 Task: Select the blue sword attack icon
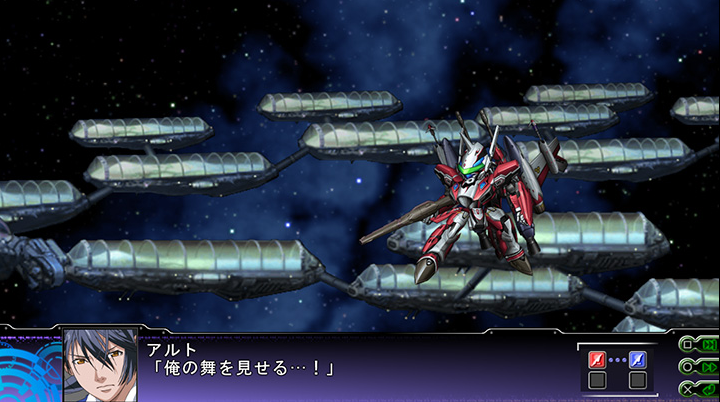[x=637, y=359]
